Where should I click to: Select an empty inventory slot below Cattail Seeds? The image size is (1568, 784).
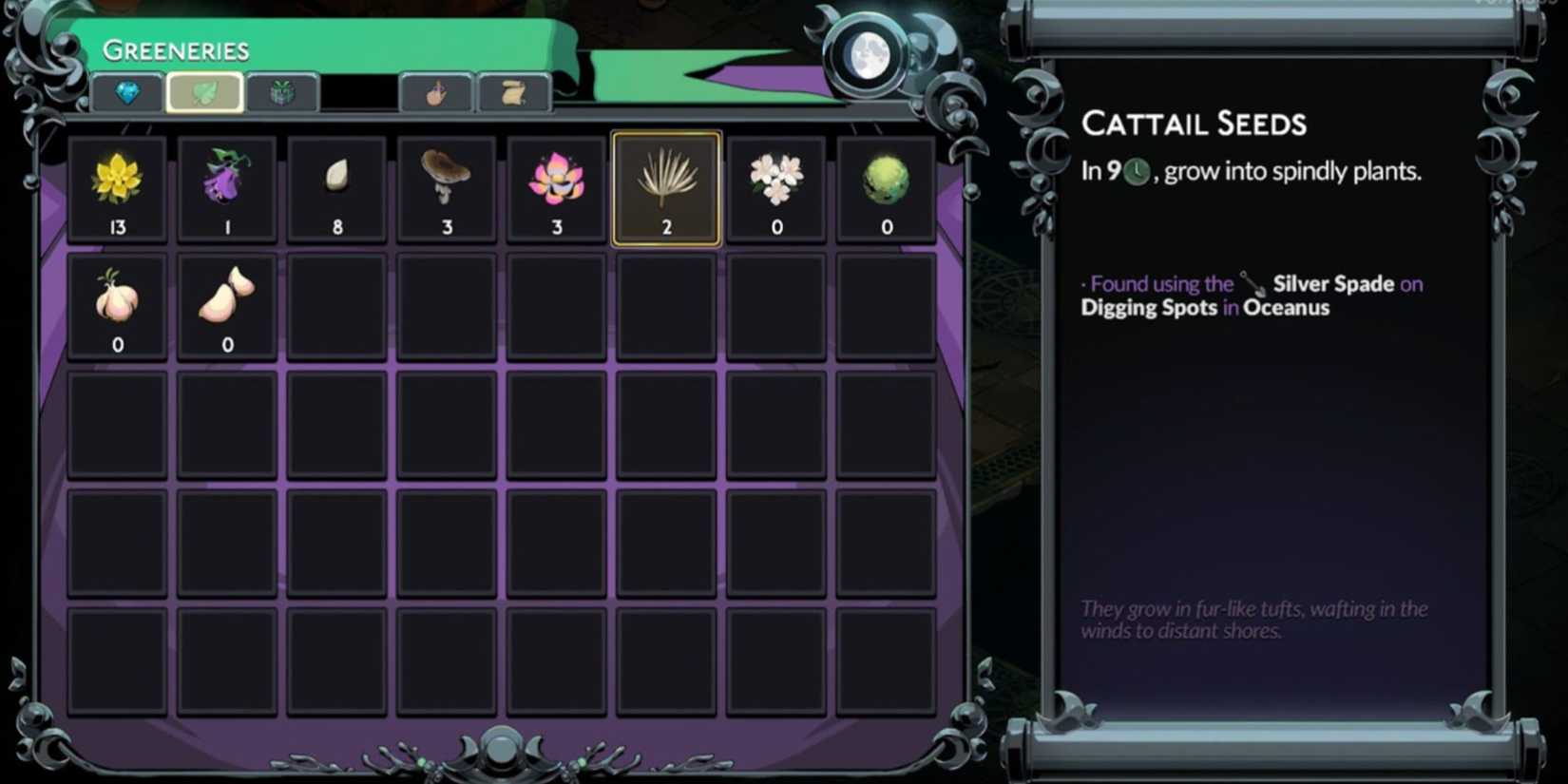coord(665,304)
